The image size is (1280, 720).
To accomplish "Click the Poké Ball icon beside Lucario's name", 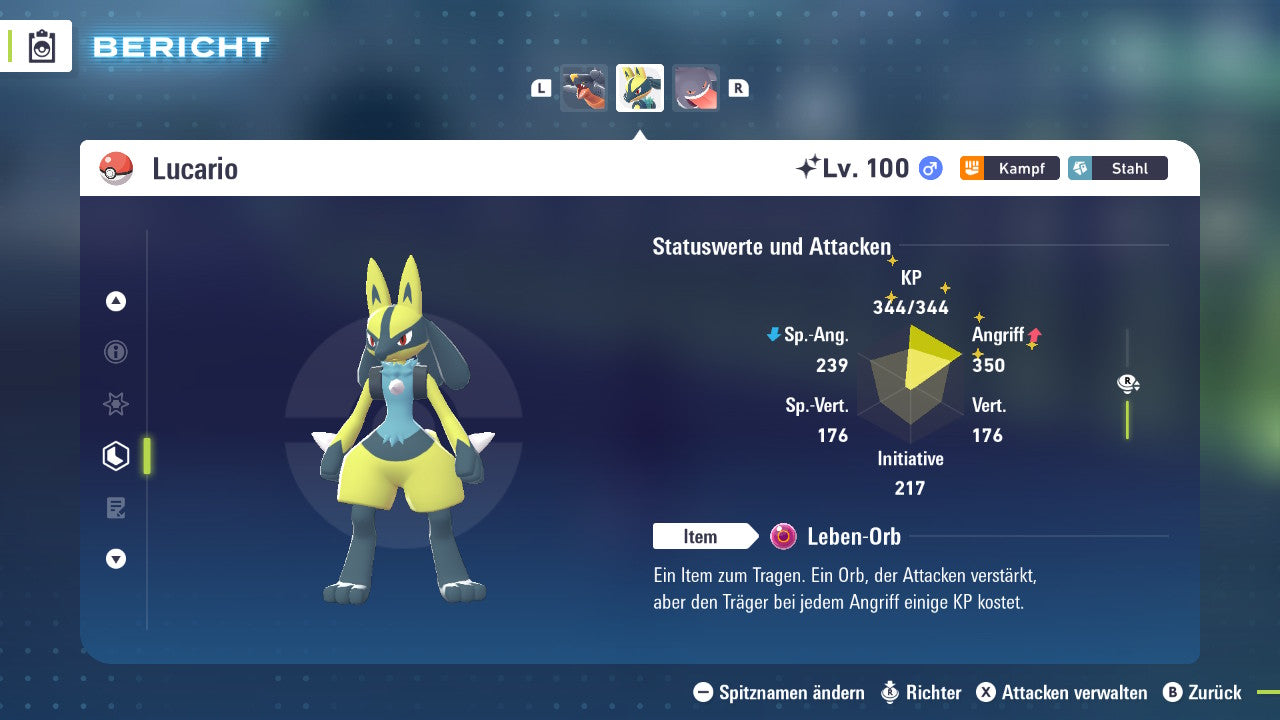I will pos(114,169).
